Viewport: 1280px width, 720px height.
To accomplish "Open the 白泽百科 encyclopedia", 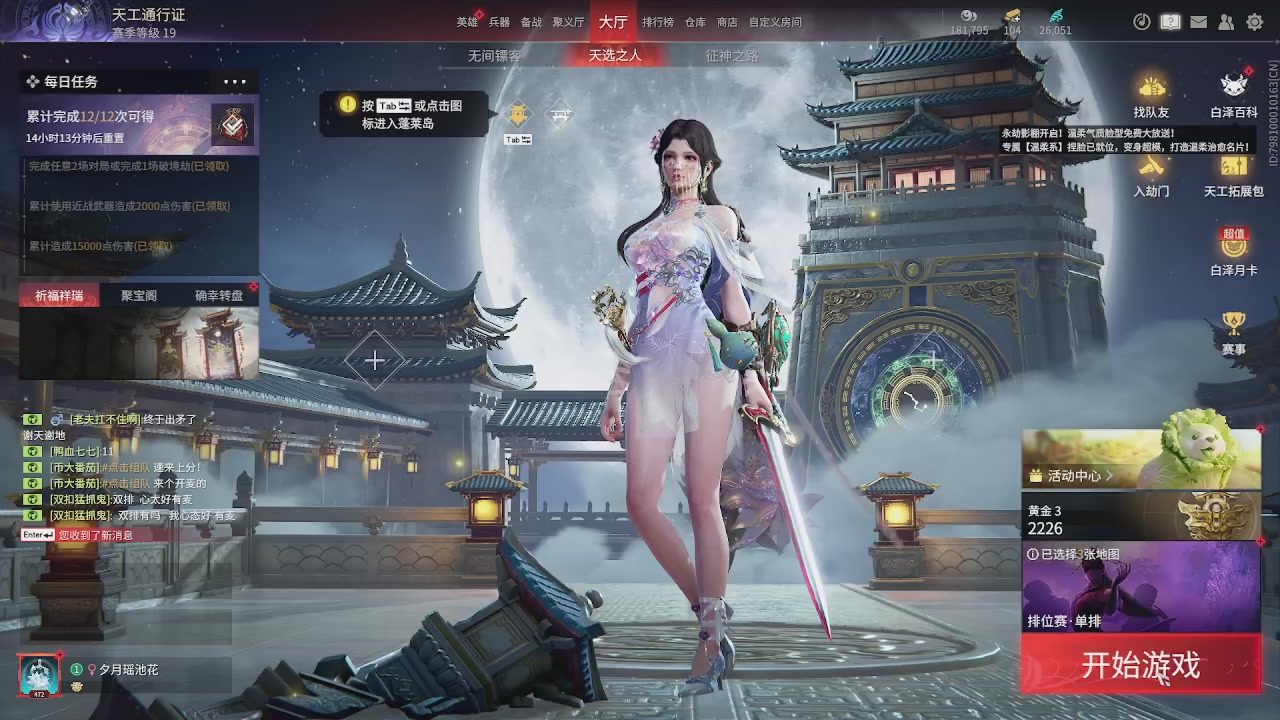I will (x=1233, y=90).
